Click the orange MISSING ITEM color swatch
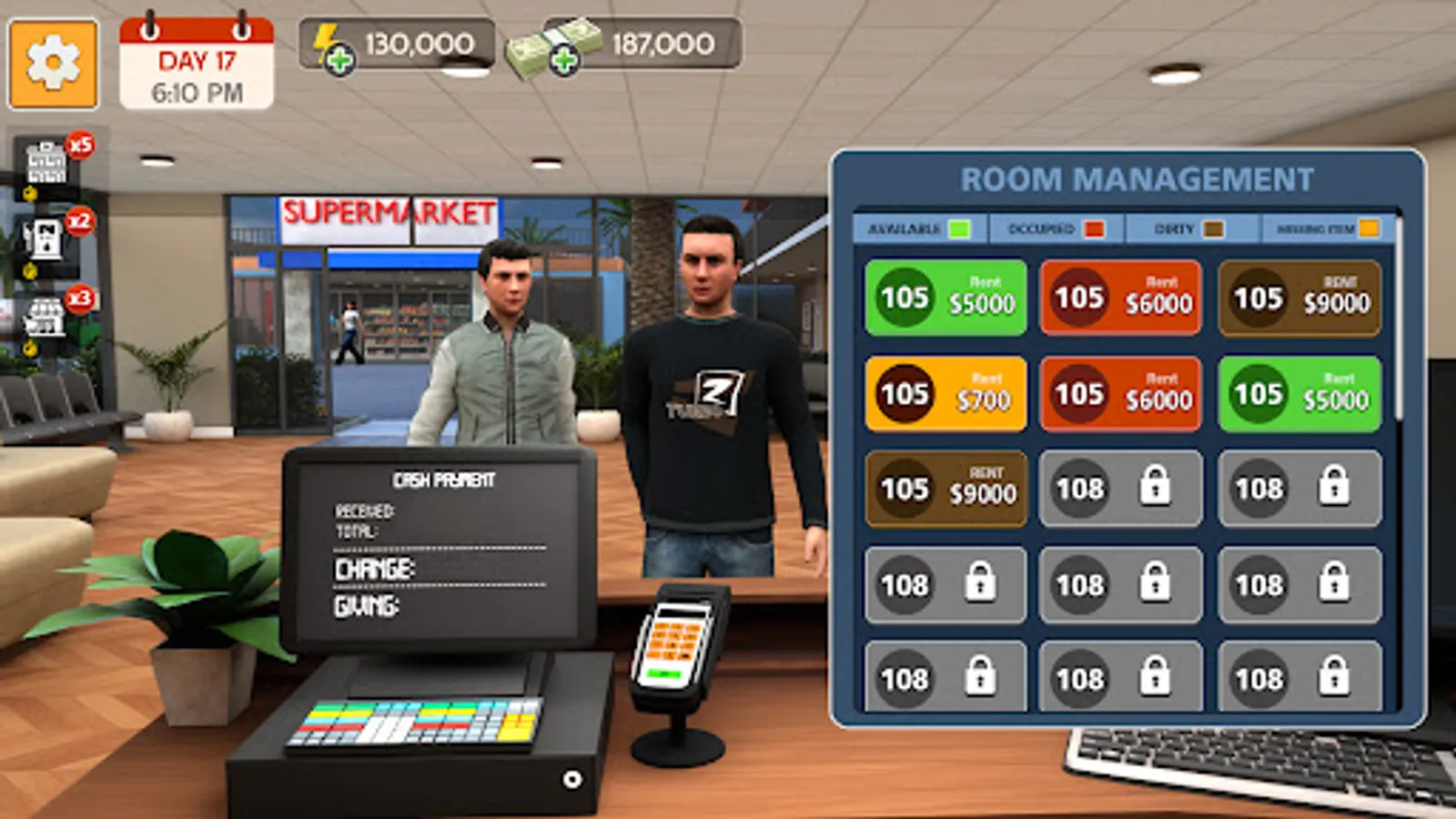The width and height of the screenshot is (1456, 819). pyautogui.click(x=1370, y=229)
